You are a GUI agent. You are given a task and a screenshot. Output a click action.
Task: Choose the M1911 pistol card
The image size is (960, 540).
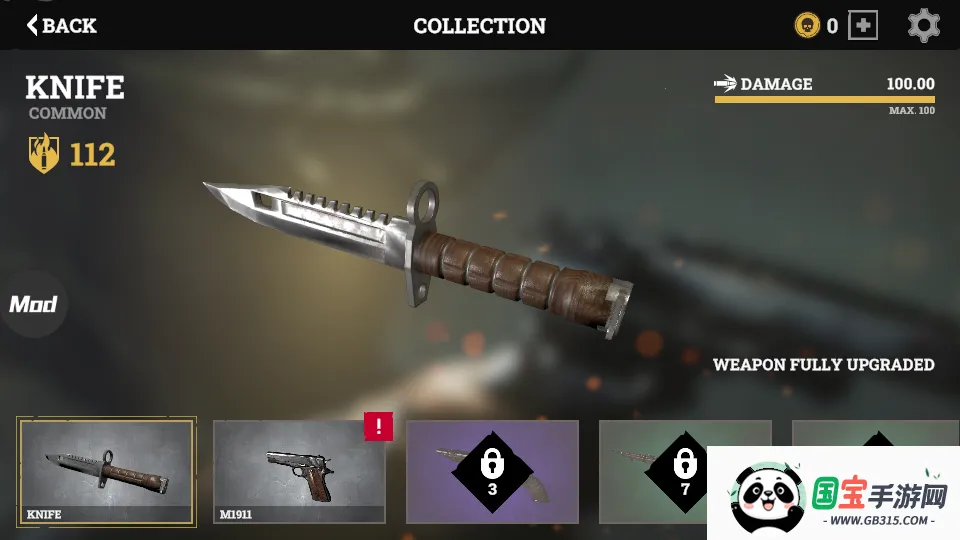point(298,471)
